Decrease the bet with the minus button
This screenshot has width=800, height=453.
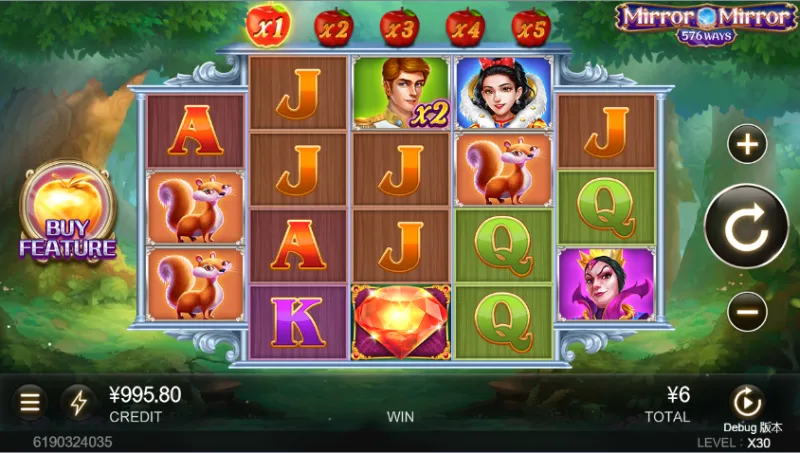[x=747, y=312]
